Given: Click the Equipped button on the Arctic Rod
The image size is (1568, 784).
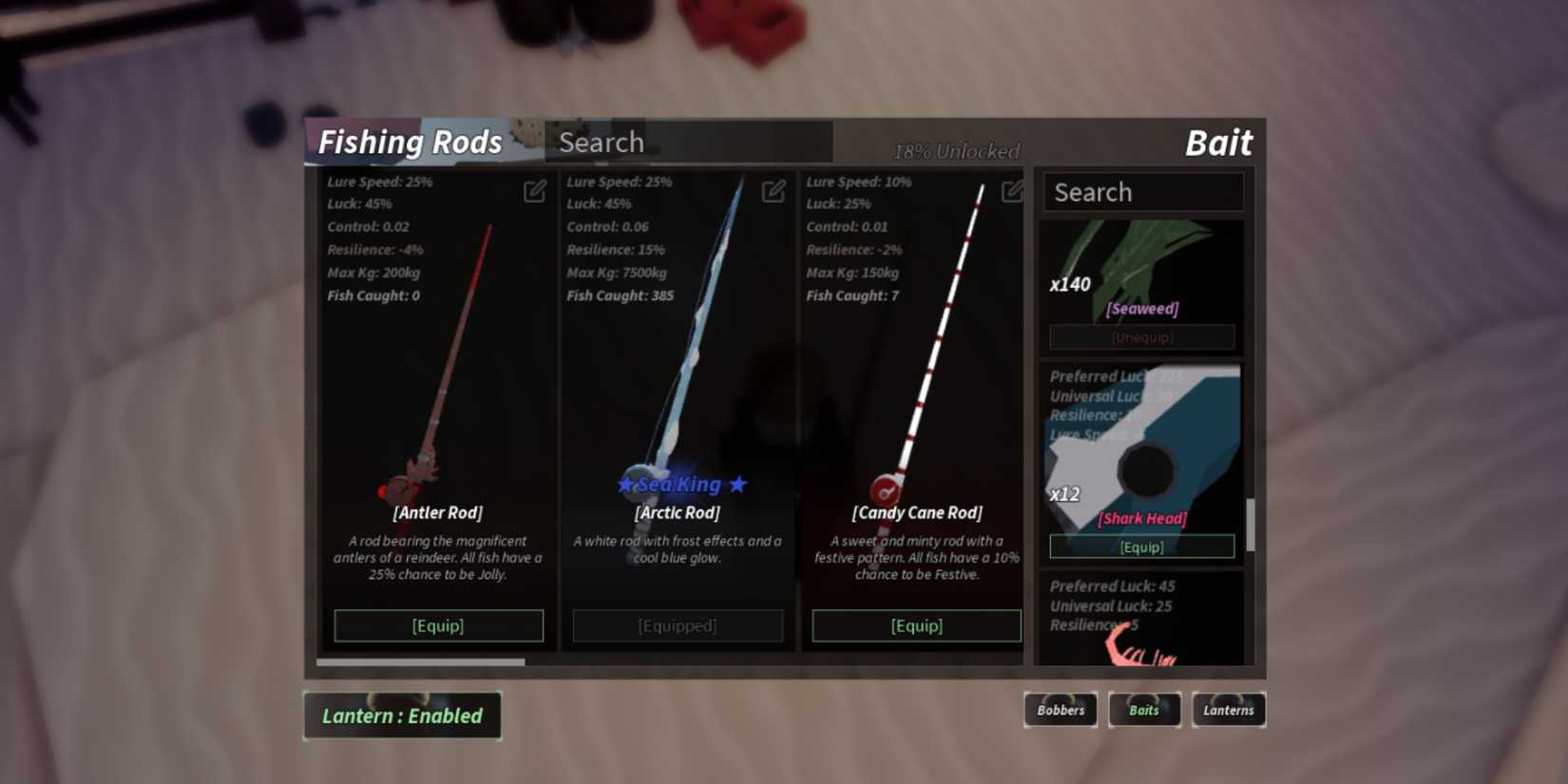Looking at the screenshot, I should pos(677,625).
